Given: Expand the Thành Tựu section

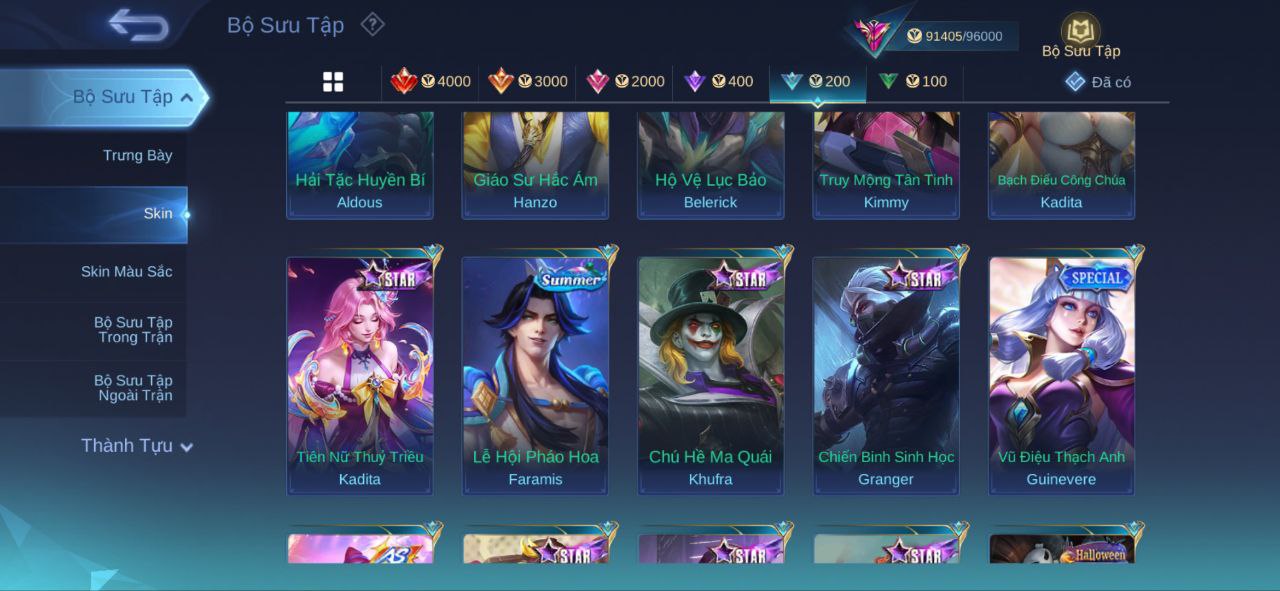Looking at the screenshot, I should click(x=136, y=446).
